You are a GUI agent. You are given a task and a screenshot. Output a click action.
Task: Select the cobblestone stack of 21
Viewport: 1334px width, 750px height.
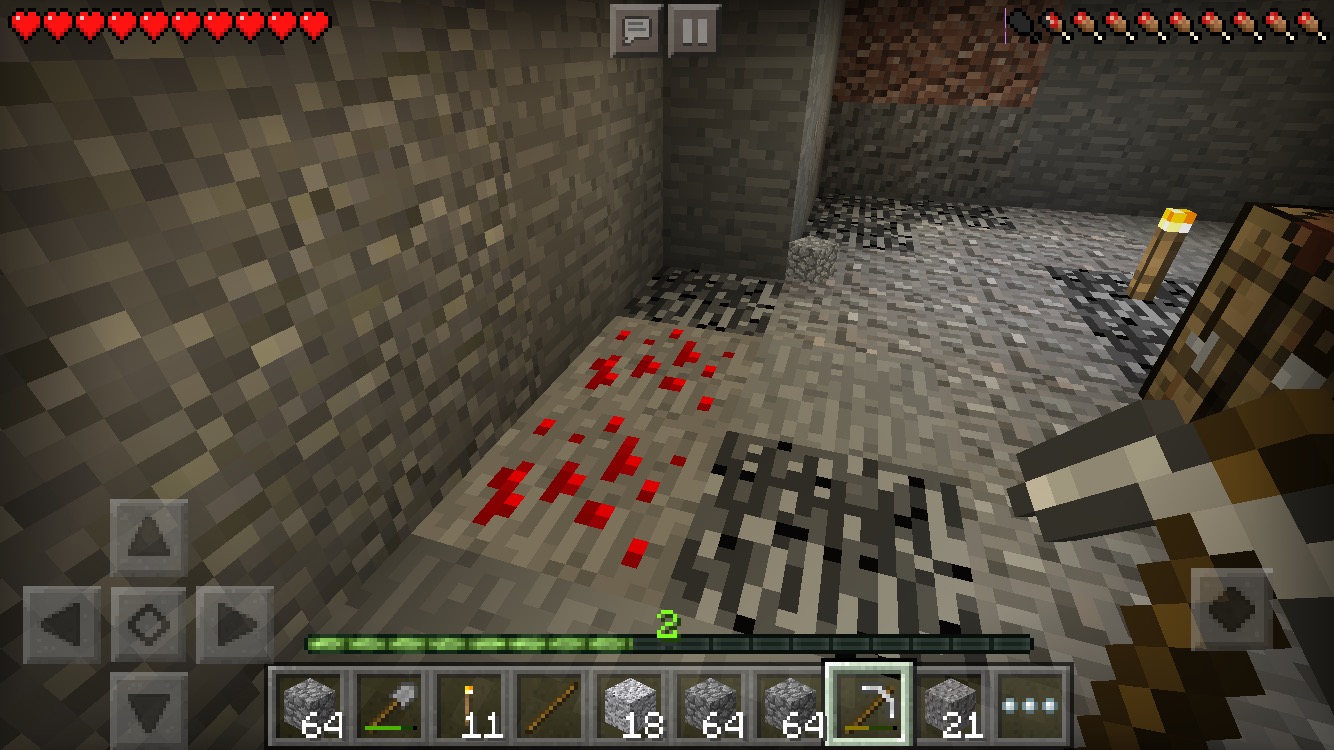point(948,705)
